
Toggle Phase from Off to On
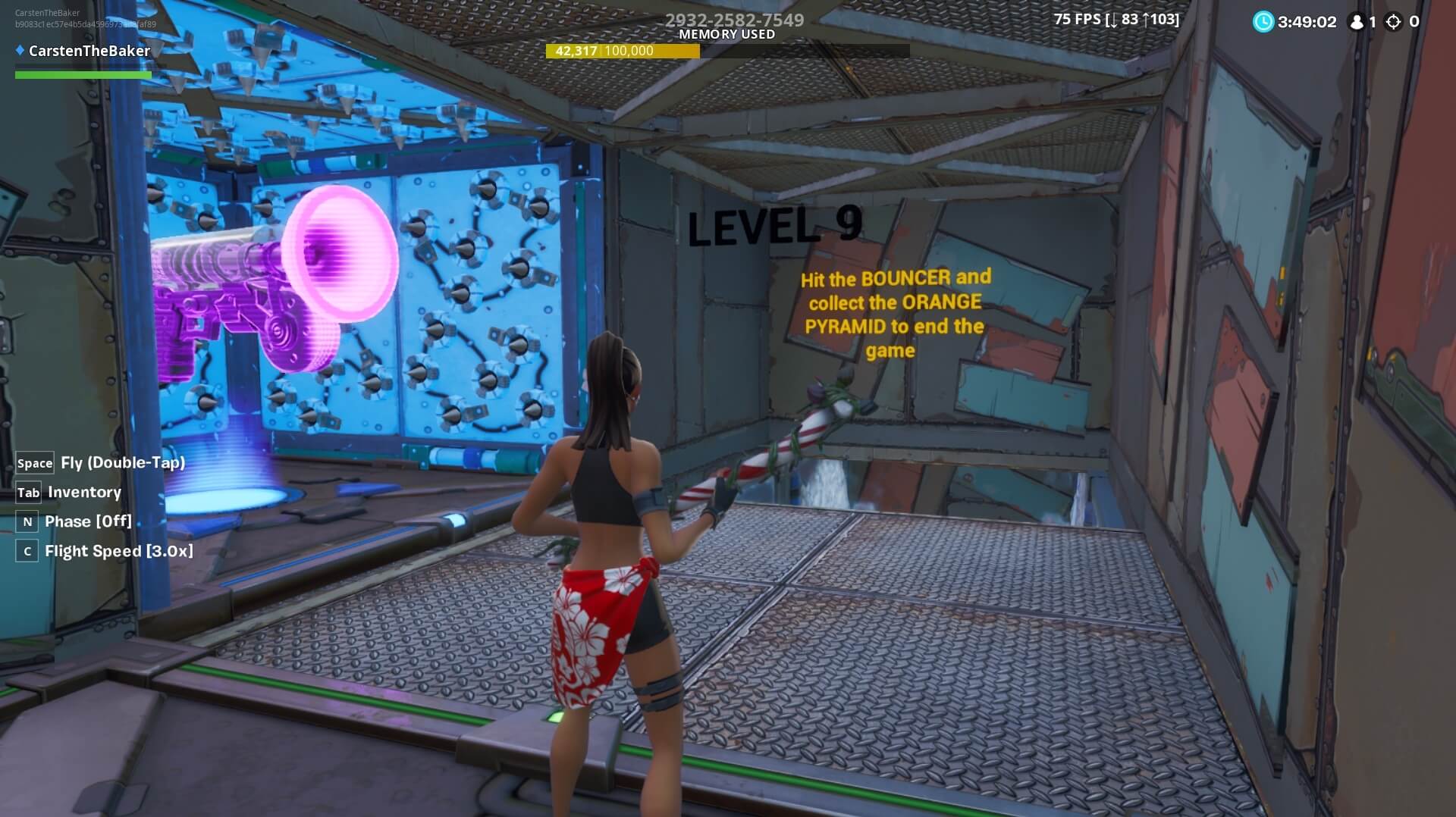(87, 521)
